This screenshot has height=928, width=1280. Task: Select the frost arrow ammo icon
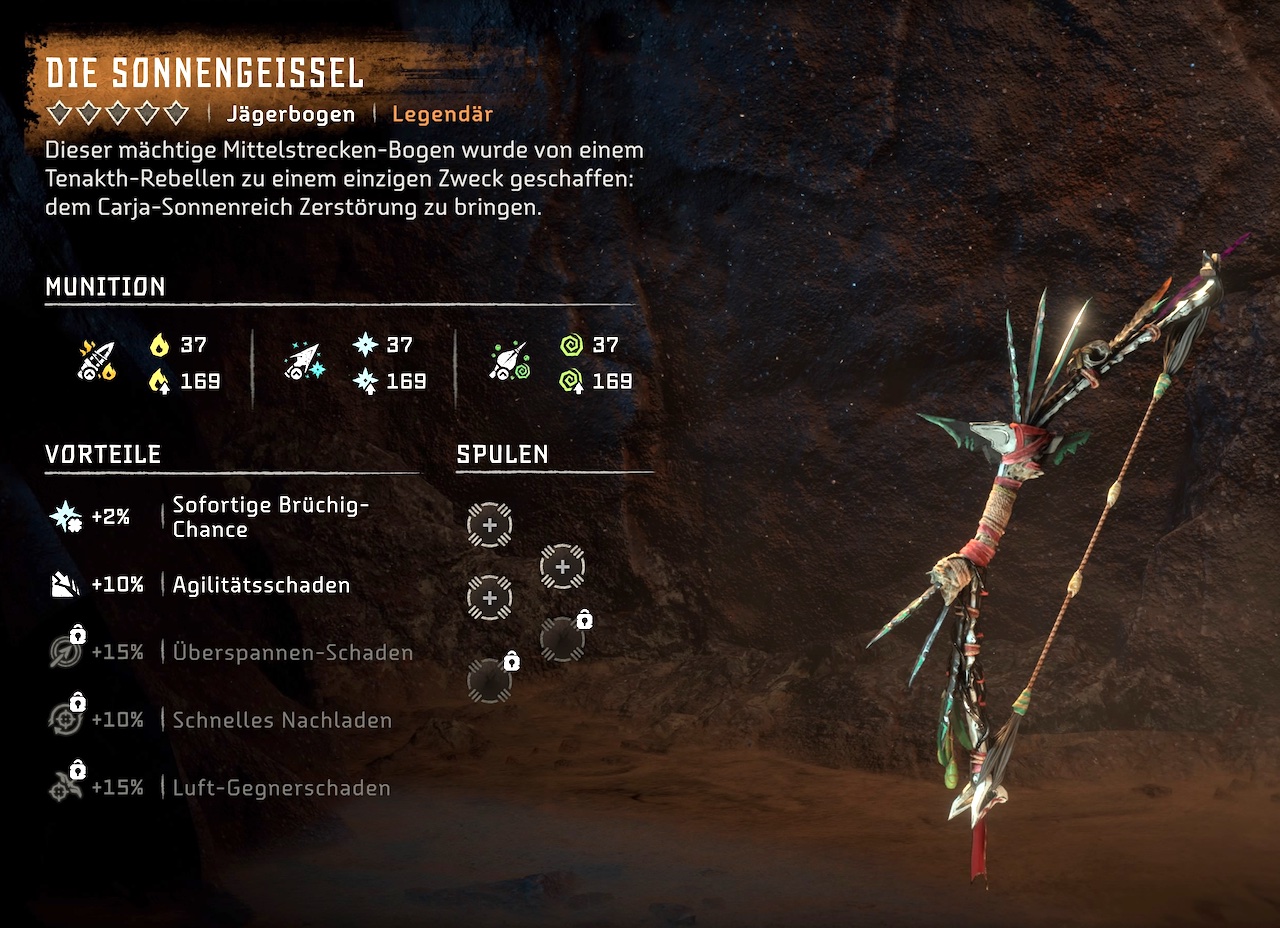click(x=301, y=361)
